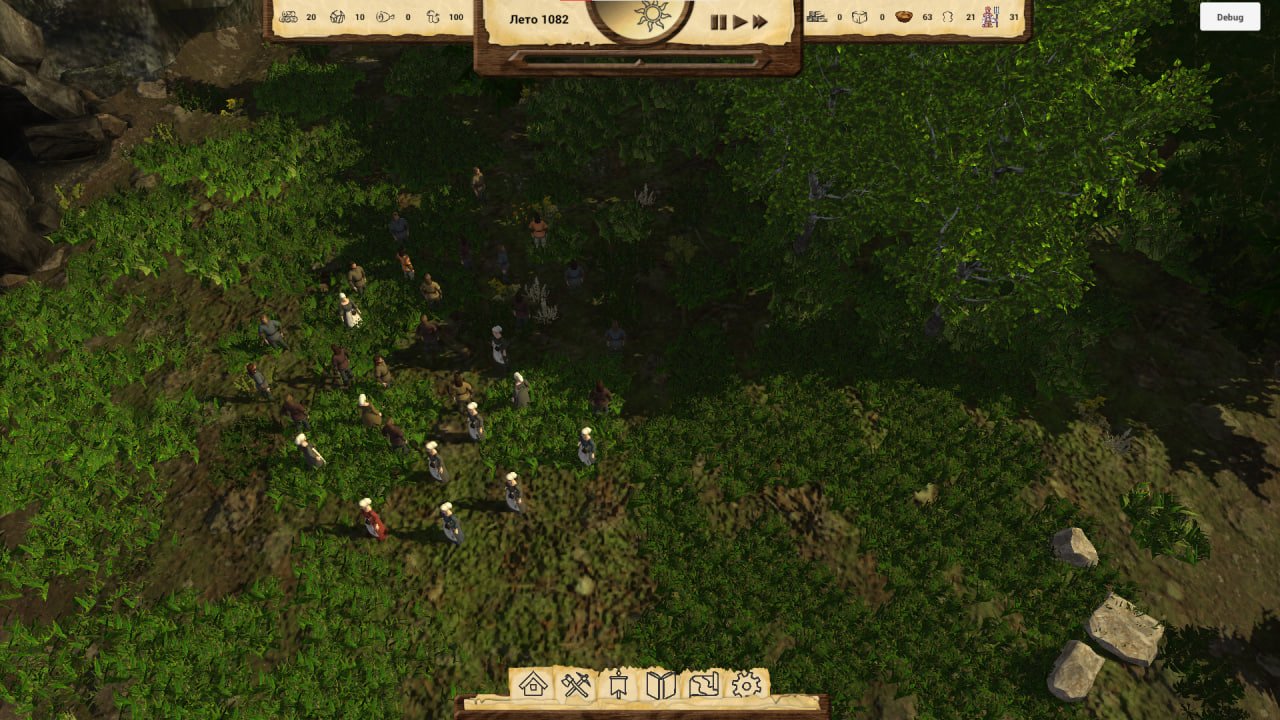
Task: Open the gear settings menu
Action: click(747, 685)
